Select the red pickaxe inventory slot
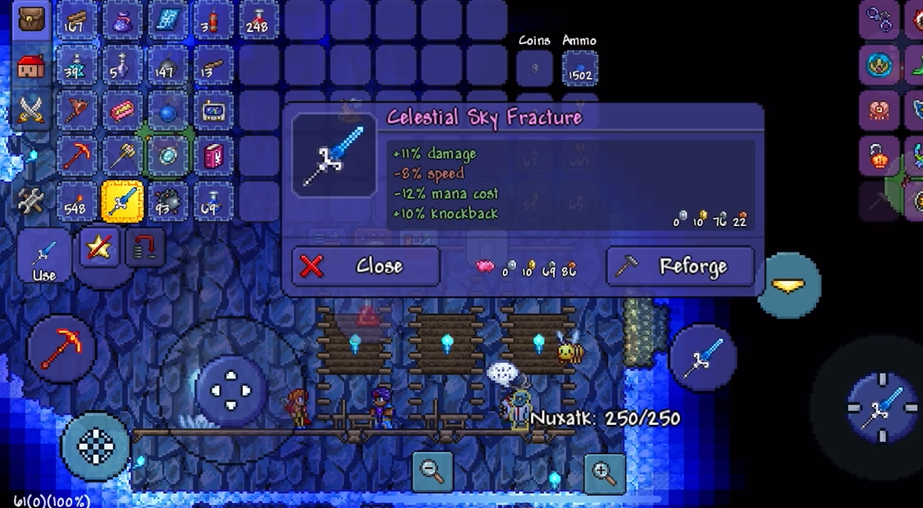923x508 pixels. (77, 156)
